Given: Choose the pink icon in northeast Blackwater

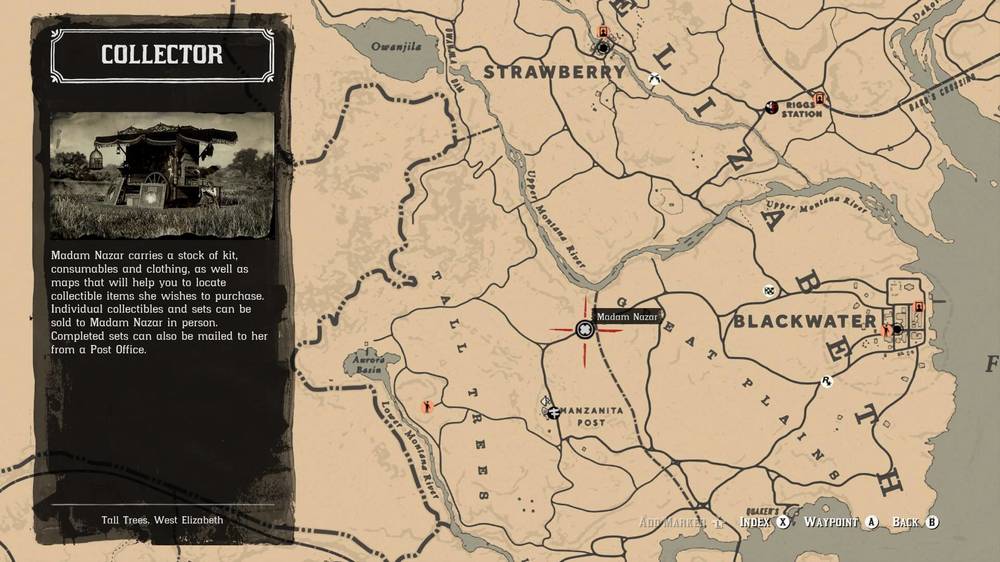Looking at the screenshot, I should (x=918, y=306).
